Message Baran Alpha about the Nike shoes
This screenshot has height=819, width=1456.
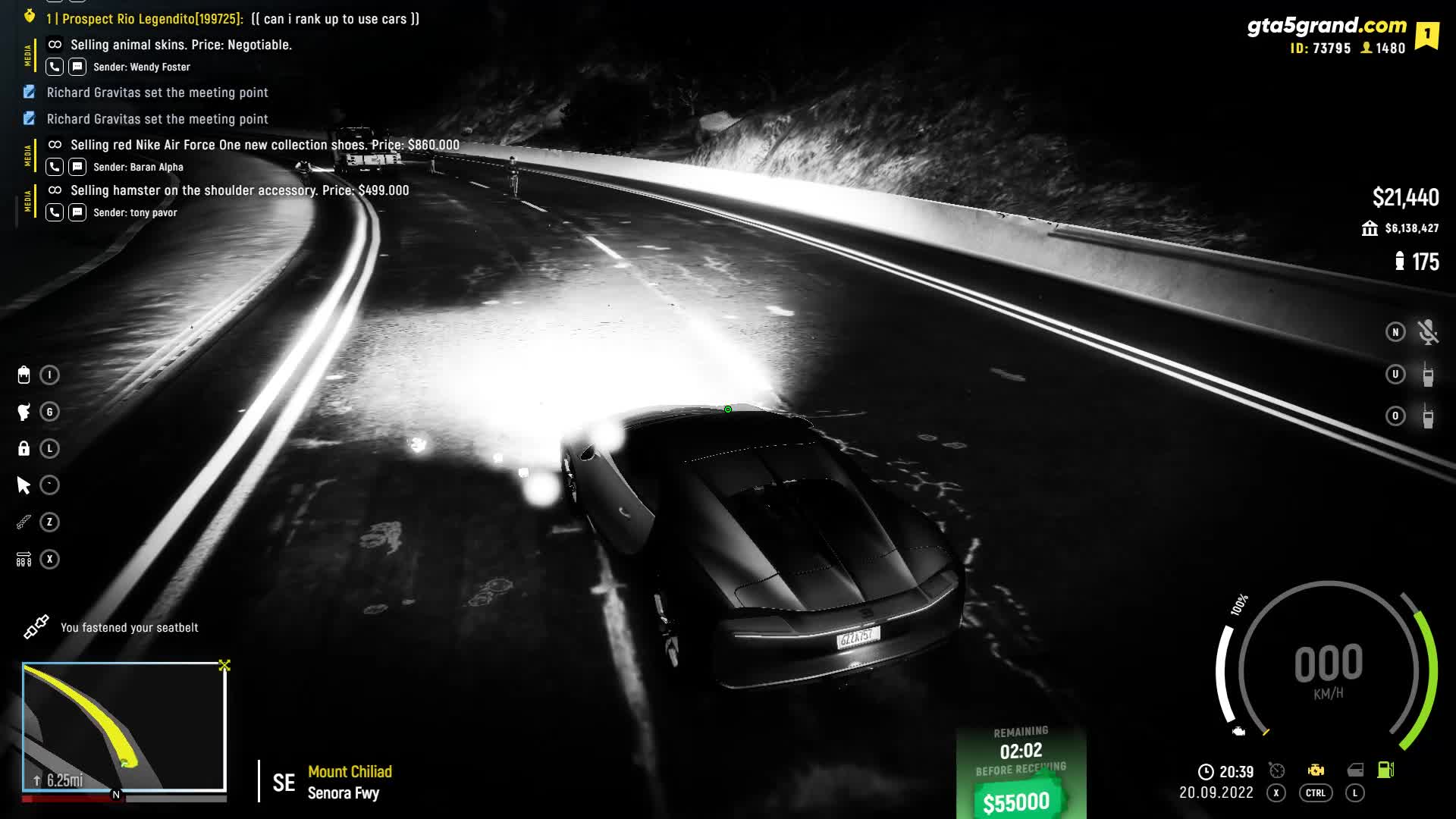77,167
